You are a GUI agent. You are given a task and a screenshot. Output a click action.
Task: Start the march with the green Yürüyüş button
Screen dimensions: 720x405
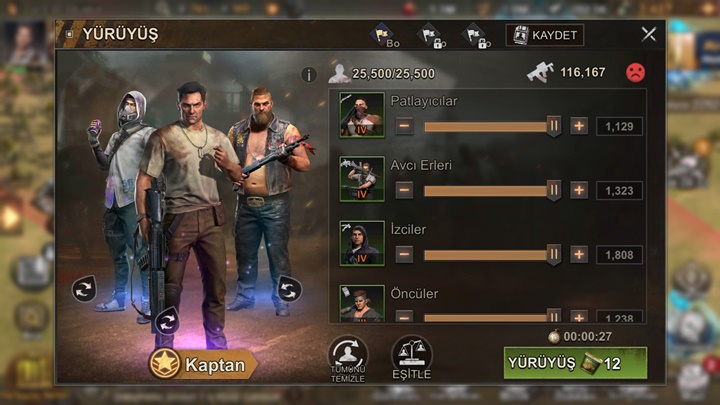coord(575,363)
